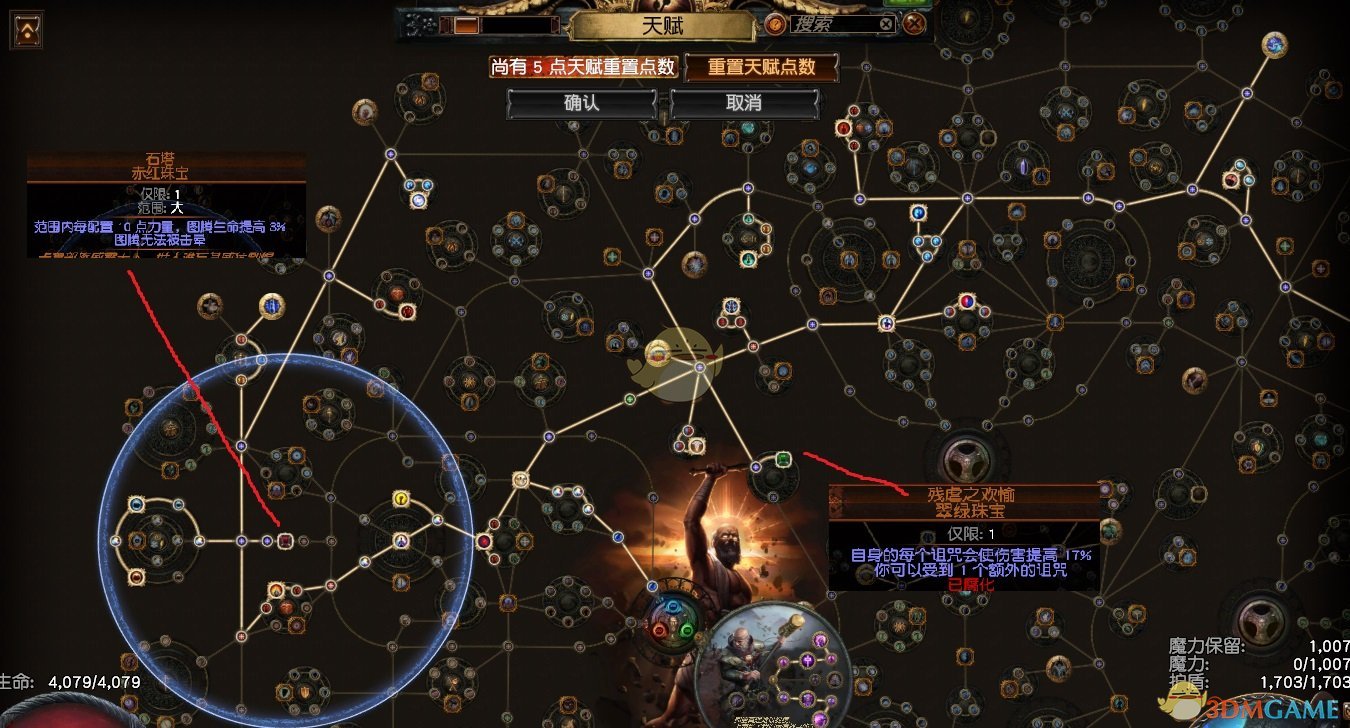Confirm talent changes with 确认 button
This screenshot has width=1350, height=728.
pyautogui.click(x=581, y=103)
